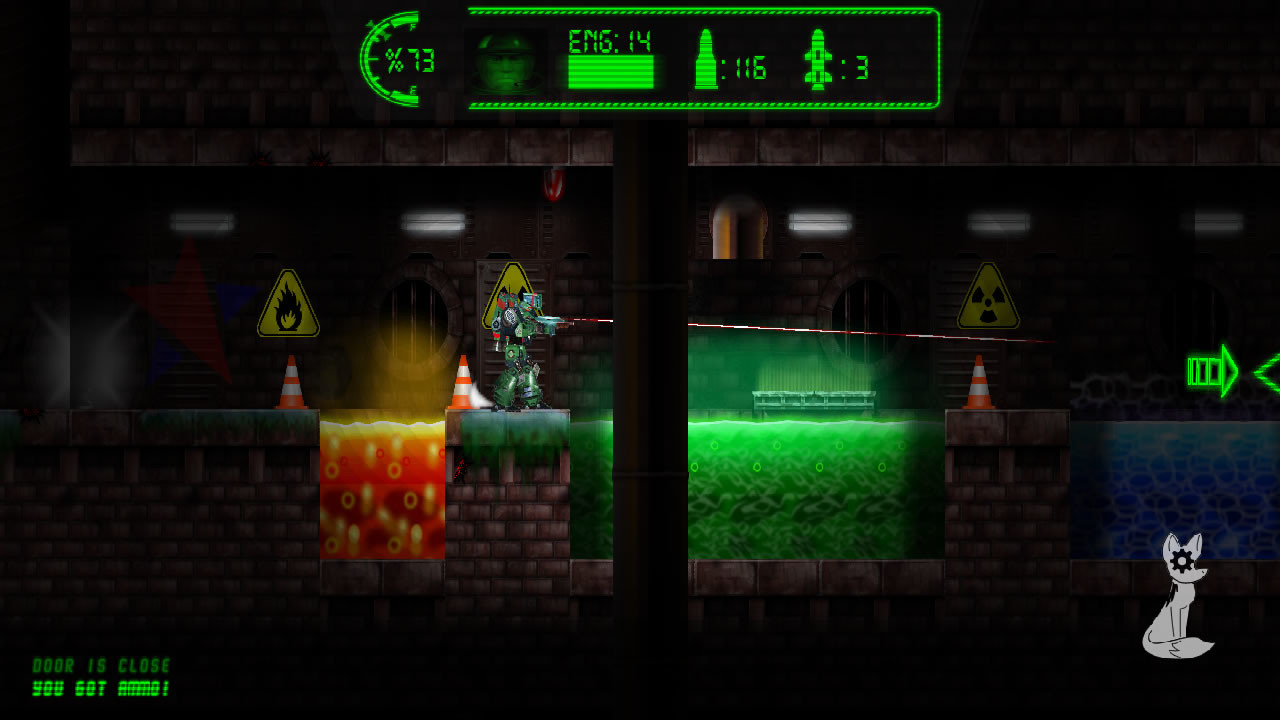Screen dimensions: 1280x720
Task: Click the glowing lava pool on the left
Action: [380, 490]
